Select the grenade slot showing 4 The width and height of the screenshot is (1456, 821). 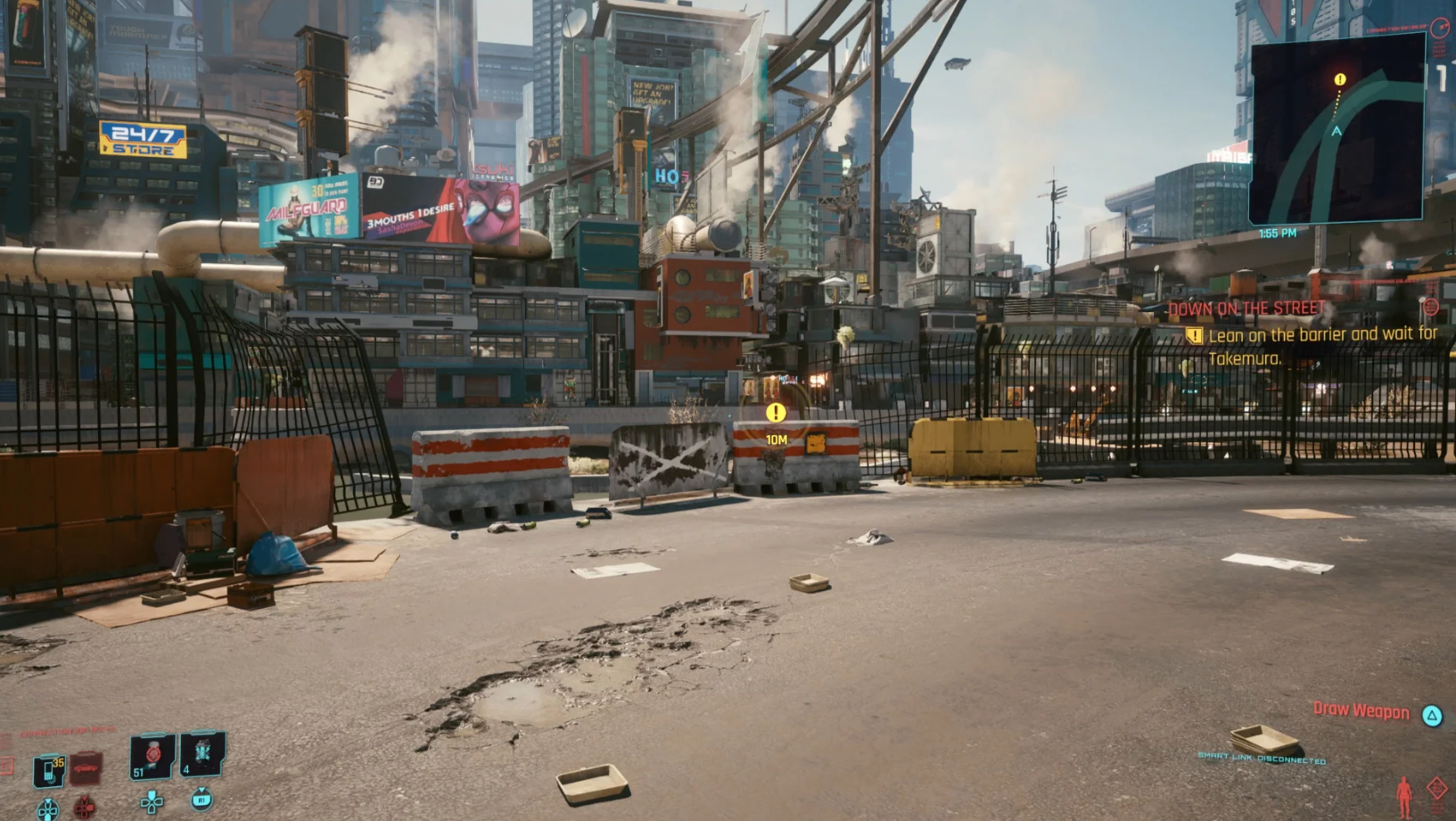(x=202, y=753)
